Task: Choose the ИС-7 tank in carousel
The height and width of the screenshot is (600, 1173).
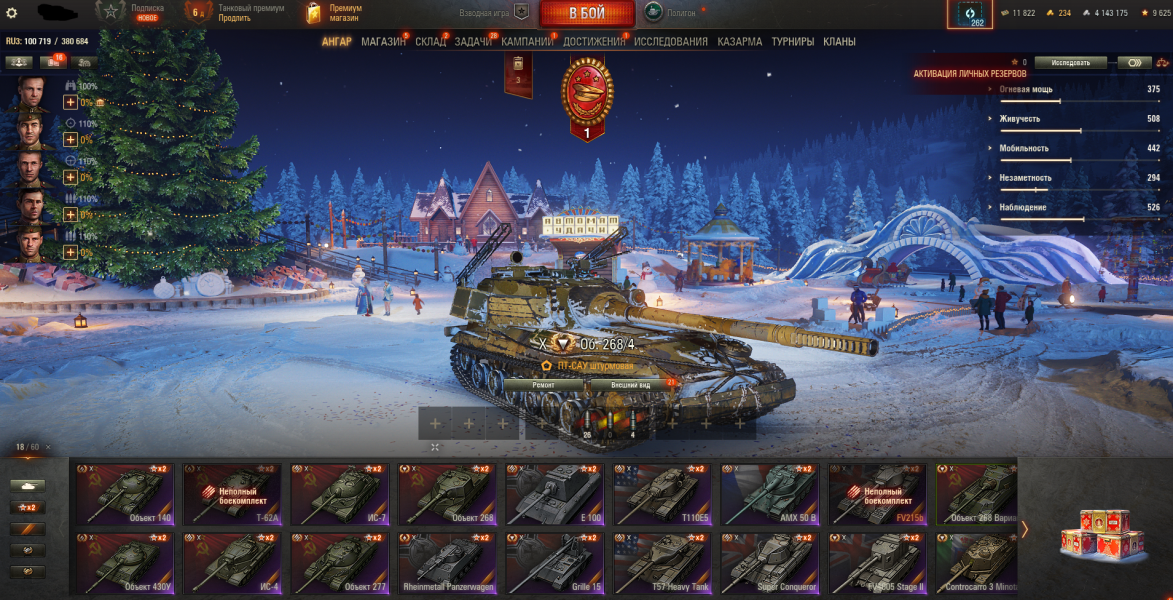Action: (x=339, y=494)
